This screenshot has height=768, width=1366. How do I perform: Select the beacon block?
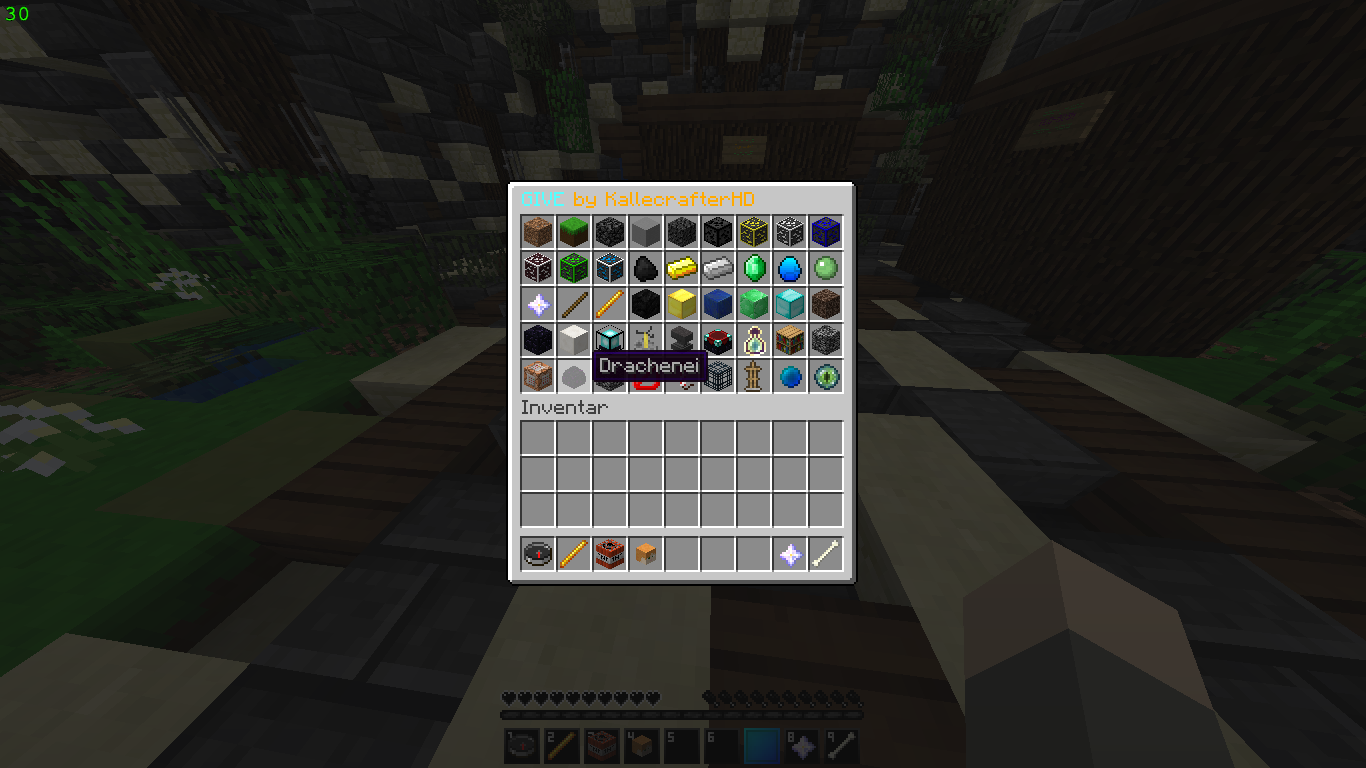610,340
